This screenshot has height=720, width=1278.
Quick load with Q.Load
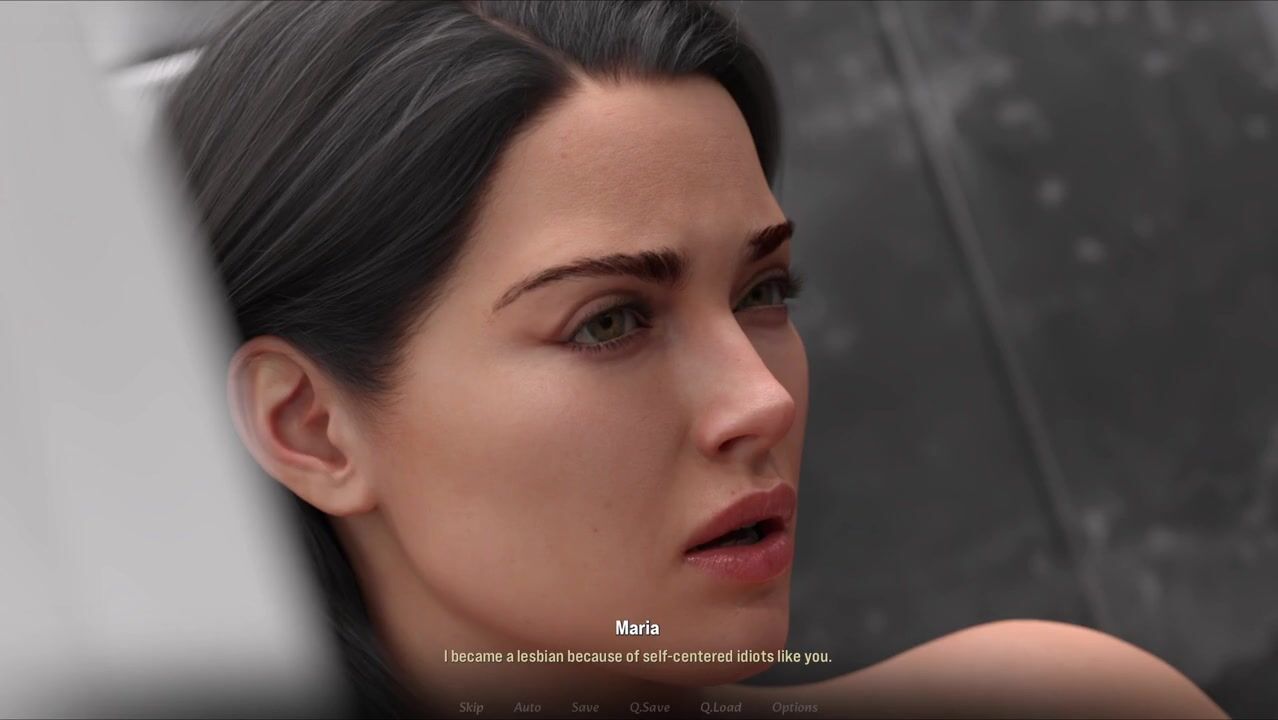pyautogui.click(x=720, y=707)
